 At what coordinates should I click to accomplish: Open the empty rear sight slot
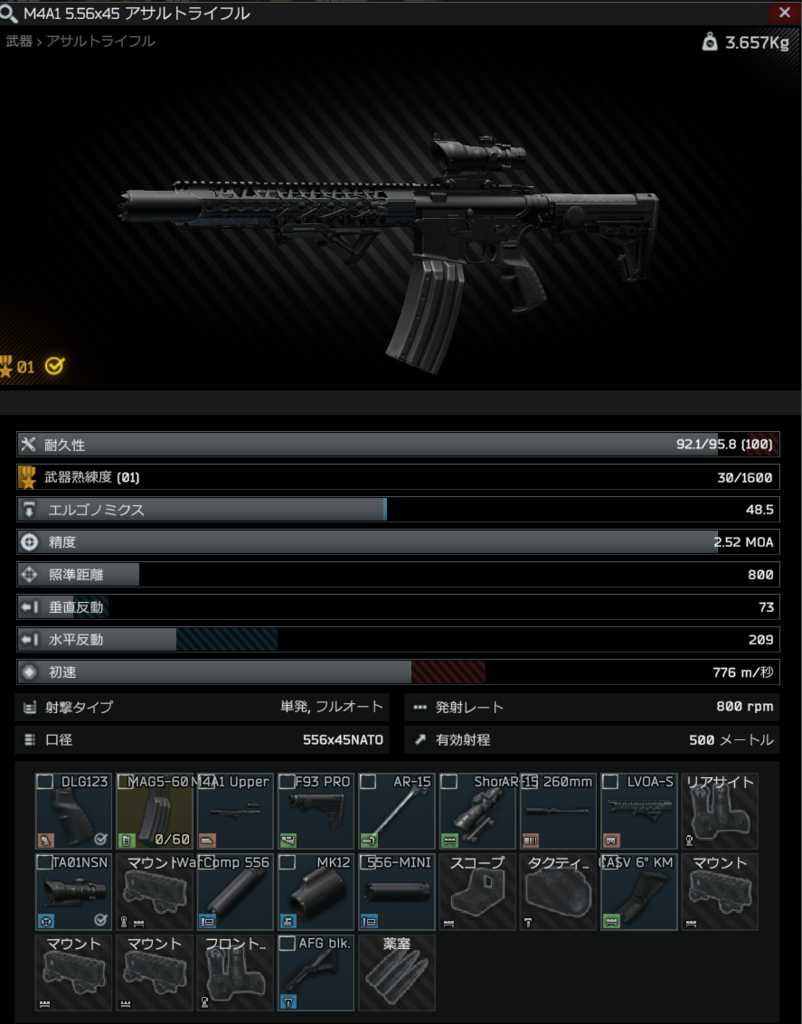pos(720,812)
